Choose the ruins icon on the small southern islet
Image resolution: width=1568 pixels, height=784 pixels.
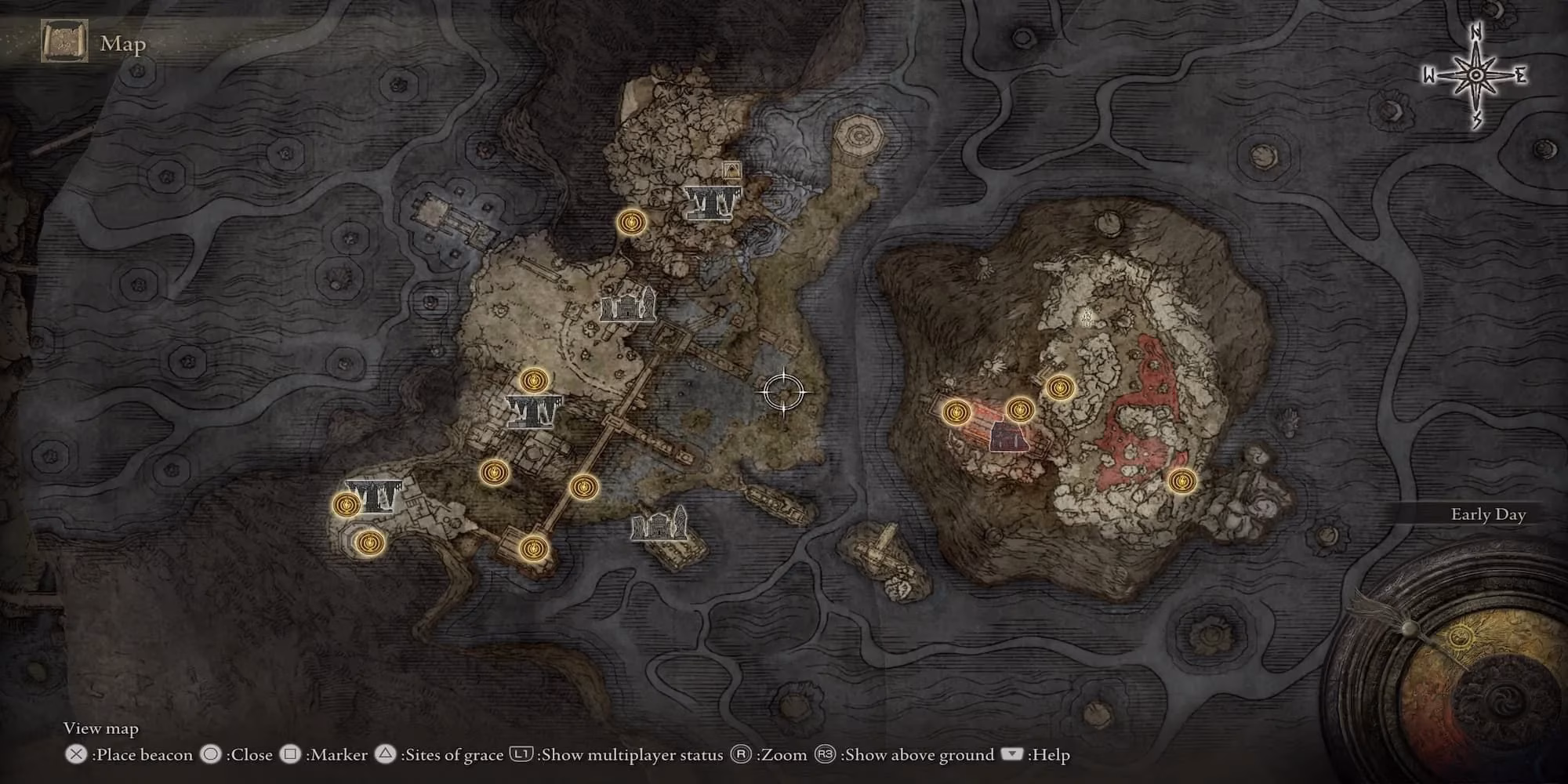click(x=659, y=523)
